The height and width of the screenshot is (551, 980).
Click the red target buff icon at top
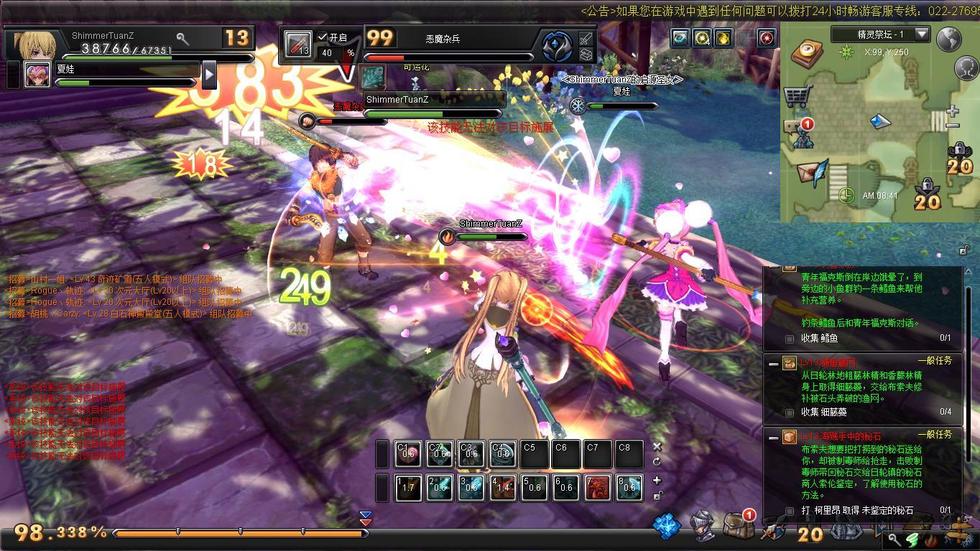pos(766,38)
